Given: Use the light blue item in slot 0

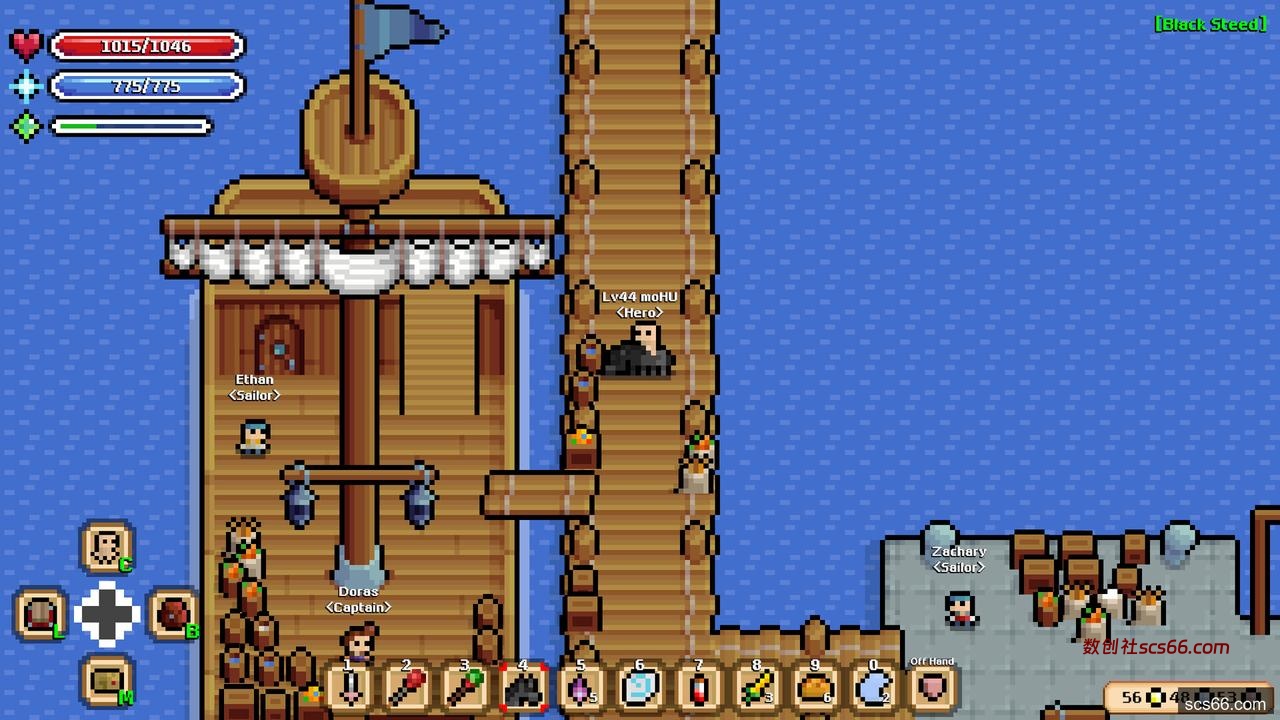Looking at the screenshot, I should [873, 687].
